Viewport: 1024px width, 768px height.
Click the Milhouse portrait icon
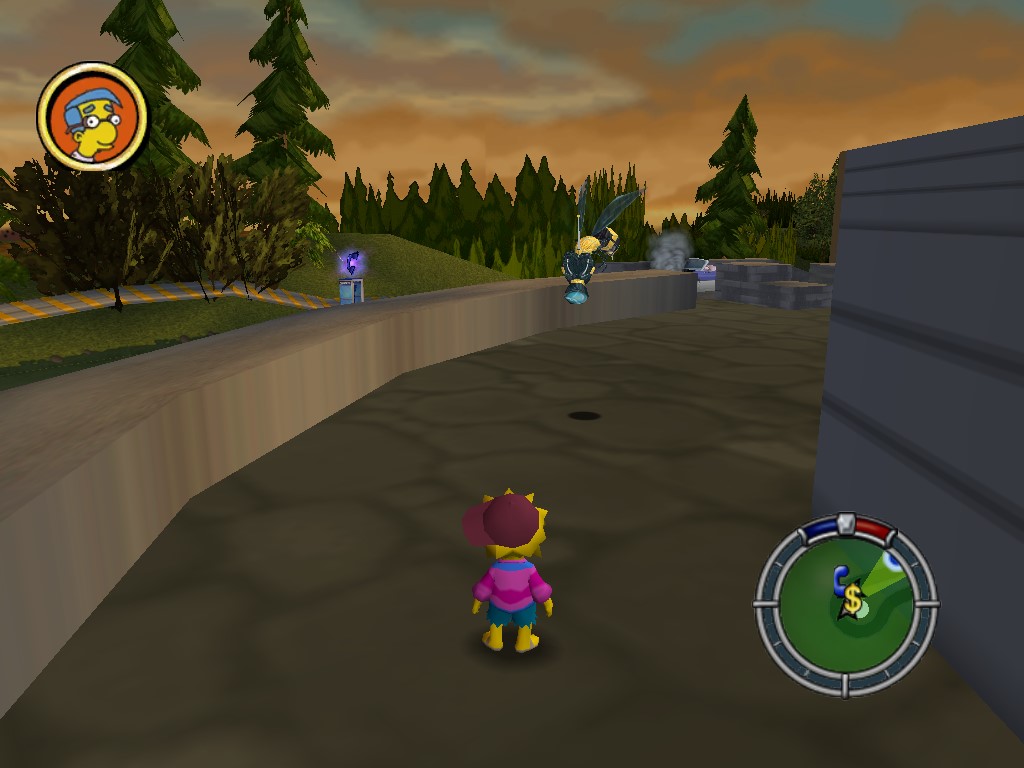tap(92, 116)
